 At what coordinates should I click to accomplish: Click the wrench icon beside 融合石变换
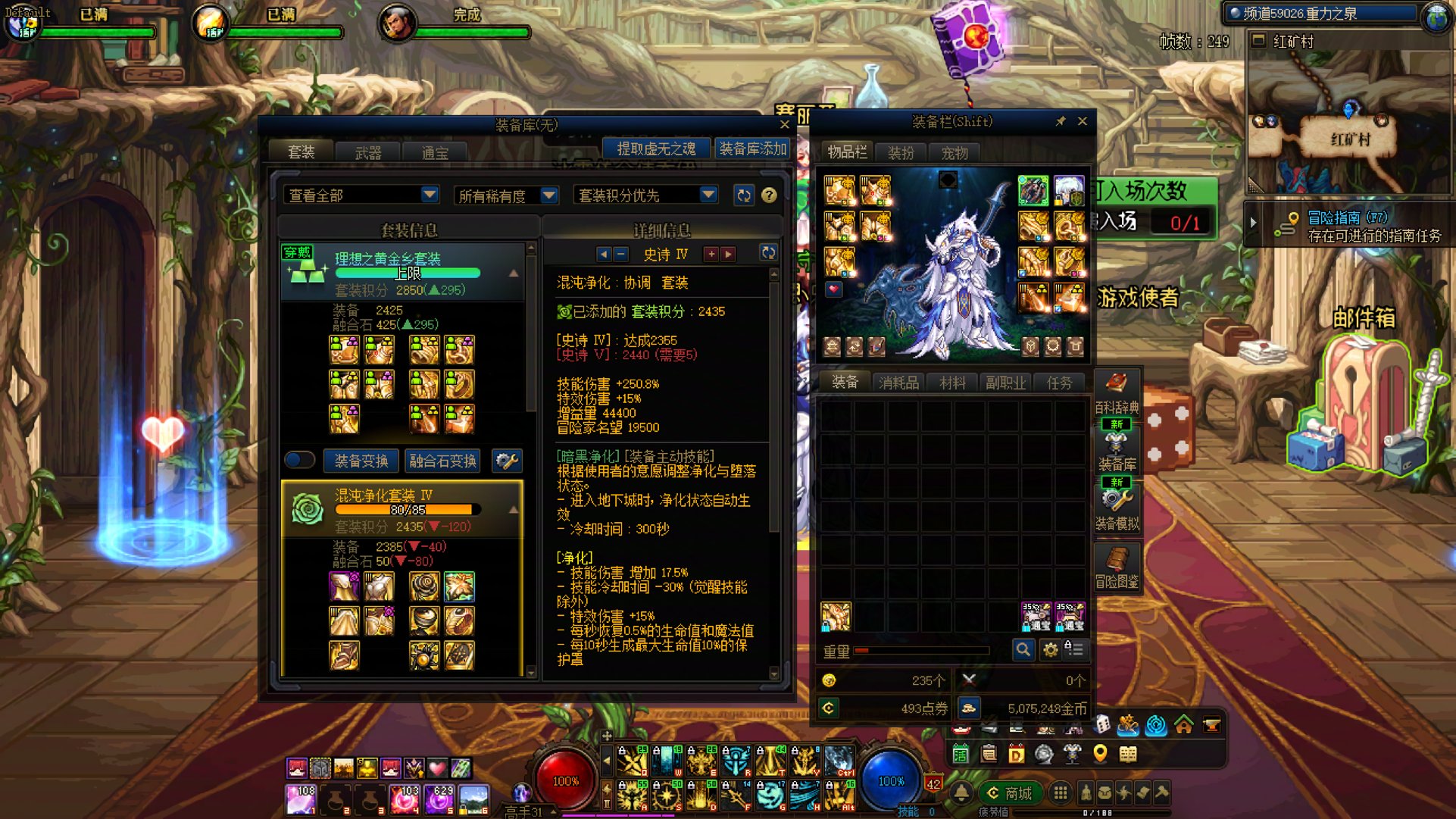pyautogui.click(x=508, y=461)
